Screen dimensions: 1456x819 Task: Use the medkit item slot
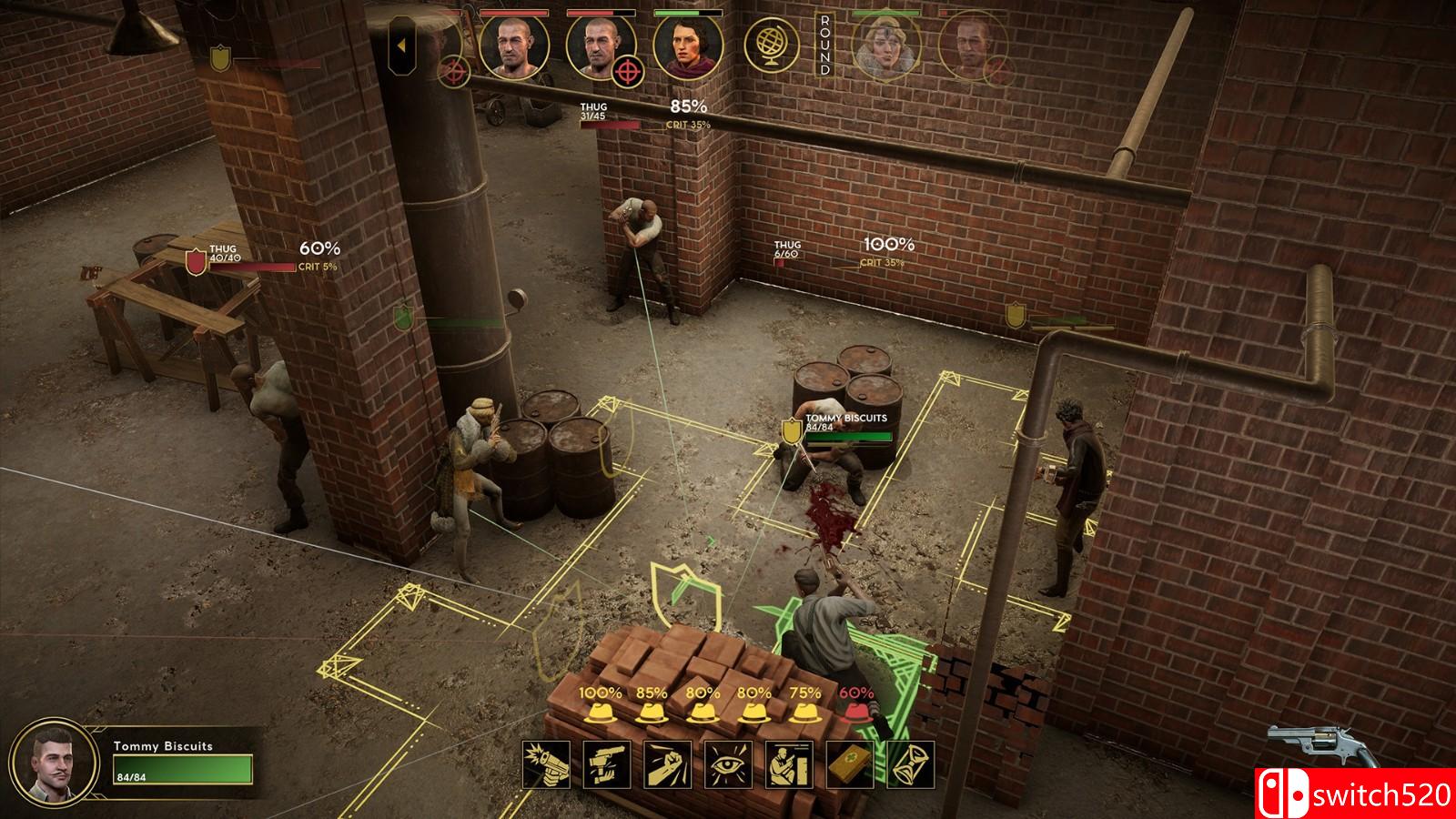click(850, 764)
